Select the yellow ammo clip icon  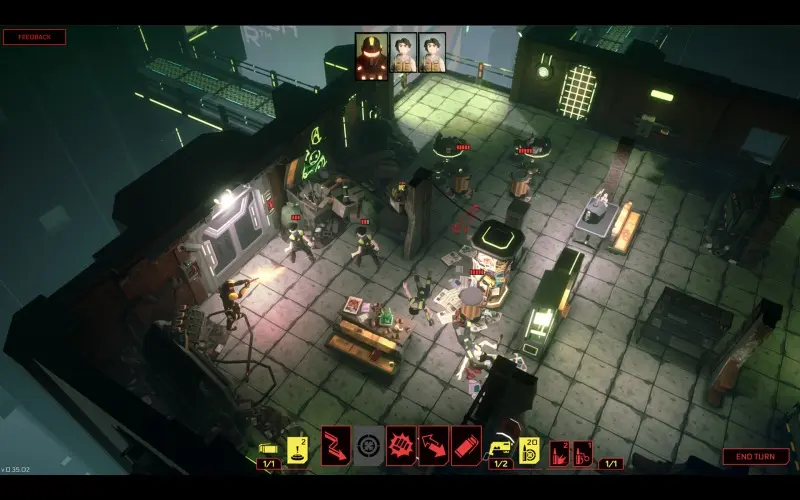(x=267, y=449)
